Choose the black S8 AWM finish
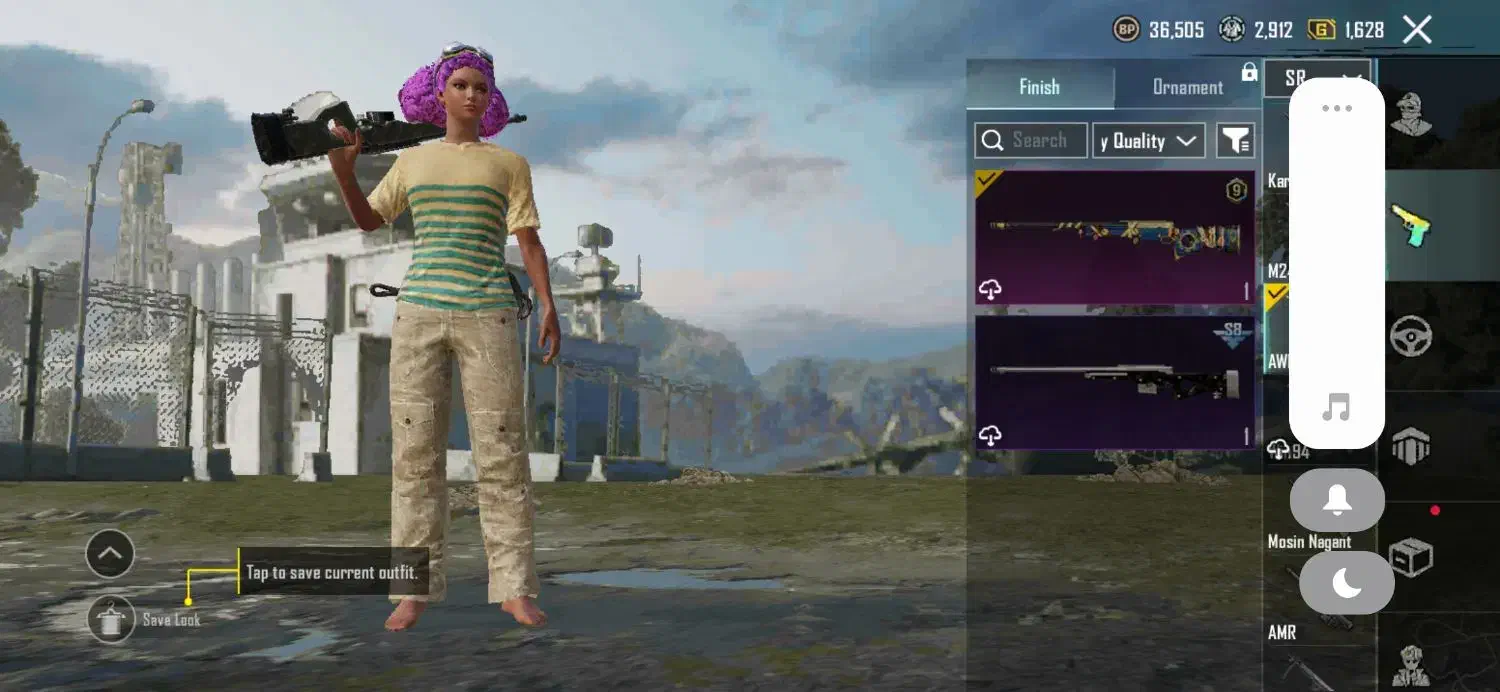Screen dimensions: 1500x692 [x=1115, y=382]
